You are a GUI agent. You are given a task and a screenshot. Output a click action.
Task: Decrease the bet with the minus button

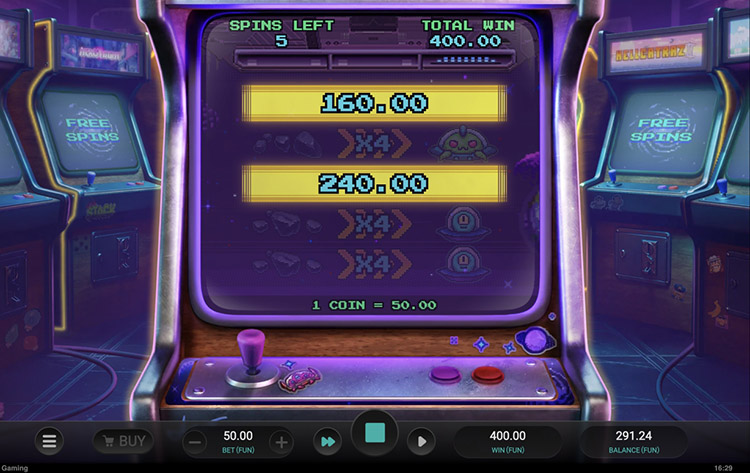pyautogui.click(x=196, y=441)
